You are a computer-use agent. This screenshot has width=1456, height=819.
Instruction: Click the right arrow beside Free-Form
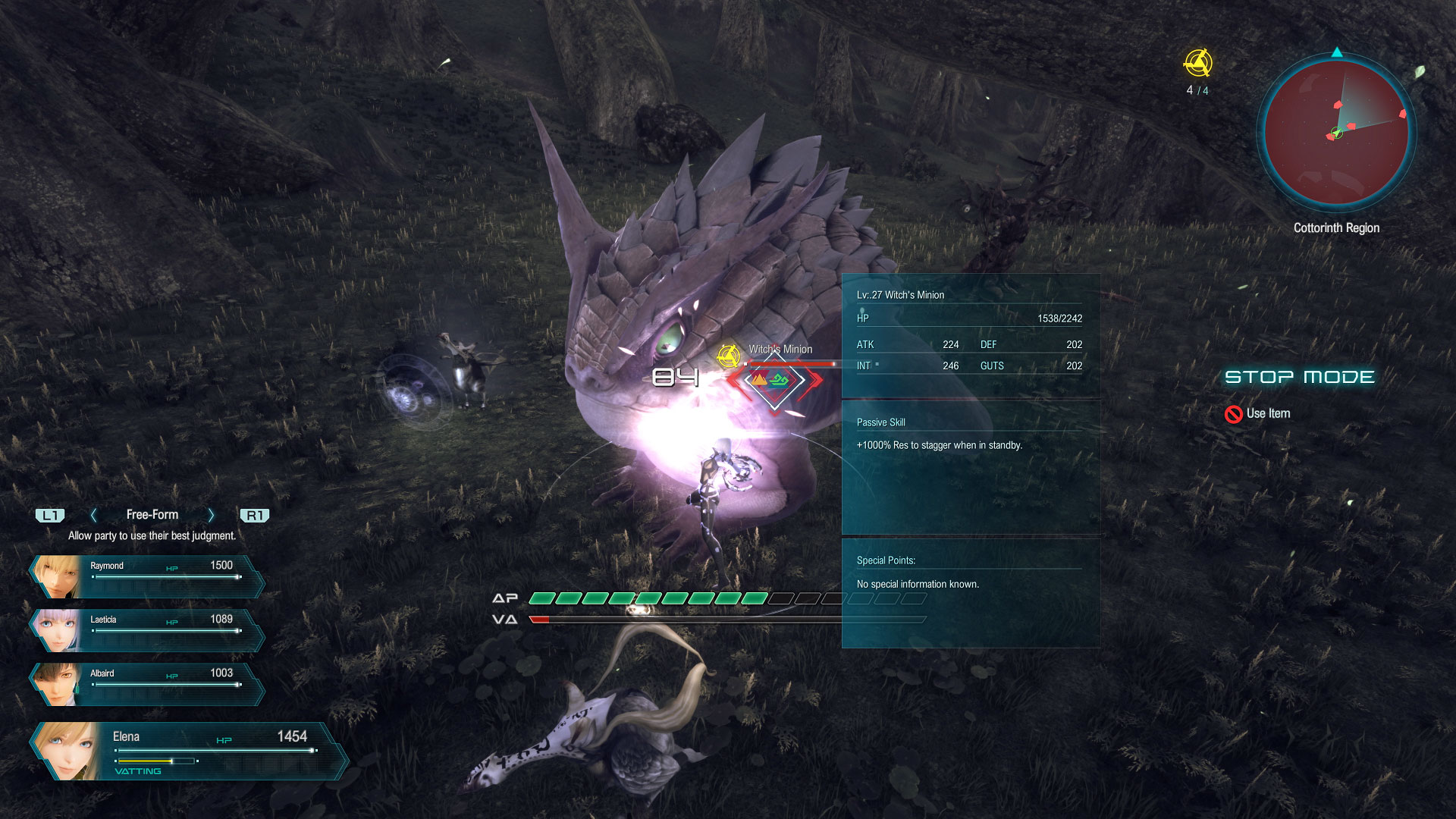pos(211,516)
